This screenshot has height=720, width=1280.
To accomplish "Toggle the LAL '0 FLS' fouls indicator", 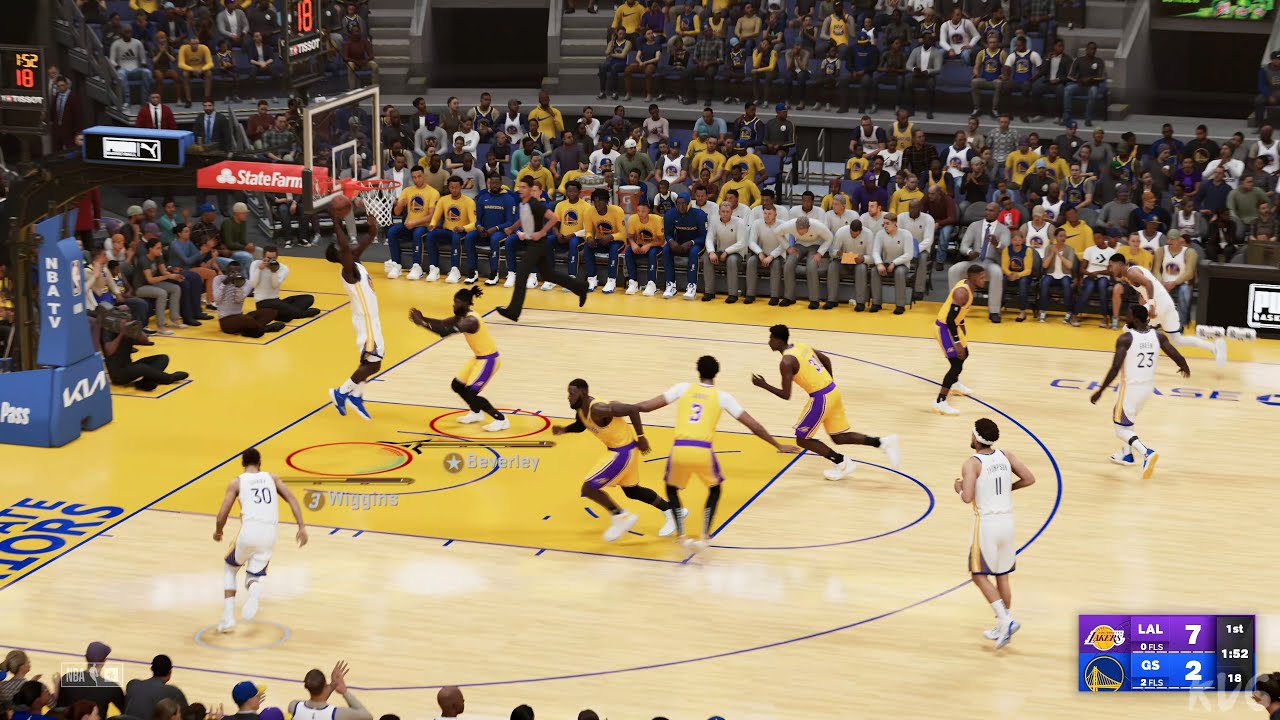I will click(x=1150, y=648).
